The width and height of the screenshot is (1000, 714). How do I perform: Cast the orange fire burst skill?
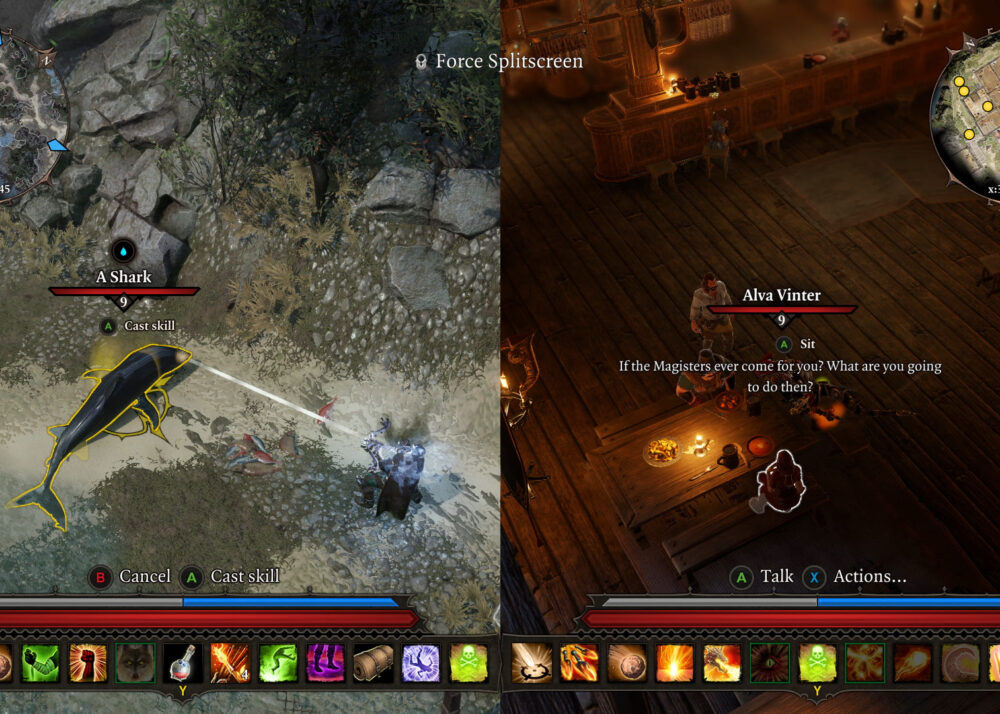[675, 662]
